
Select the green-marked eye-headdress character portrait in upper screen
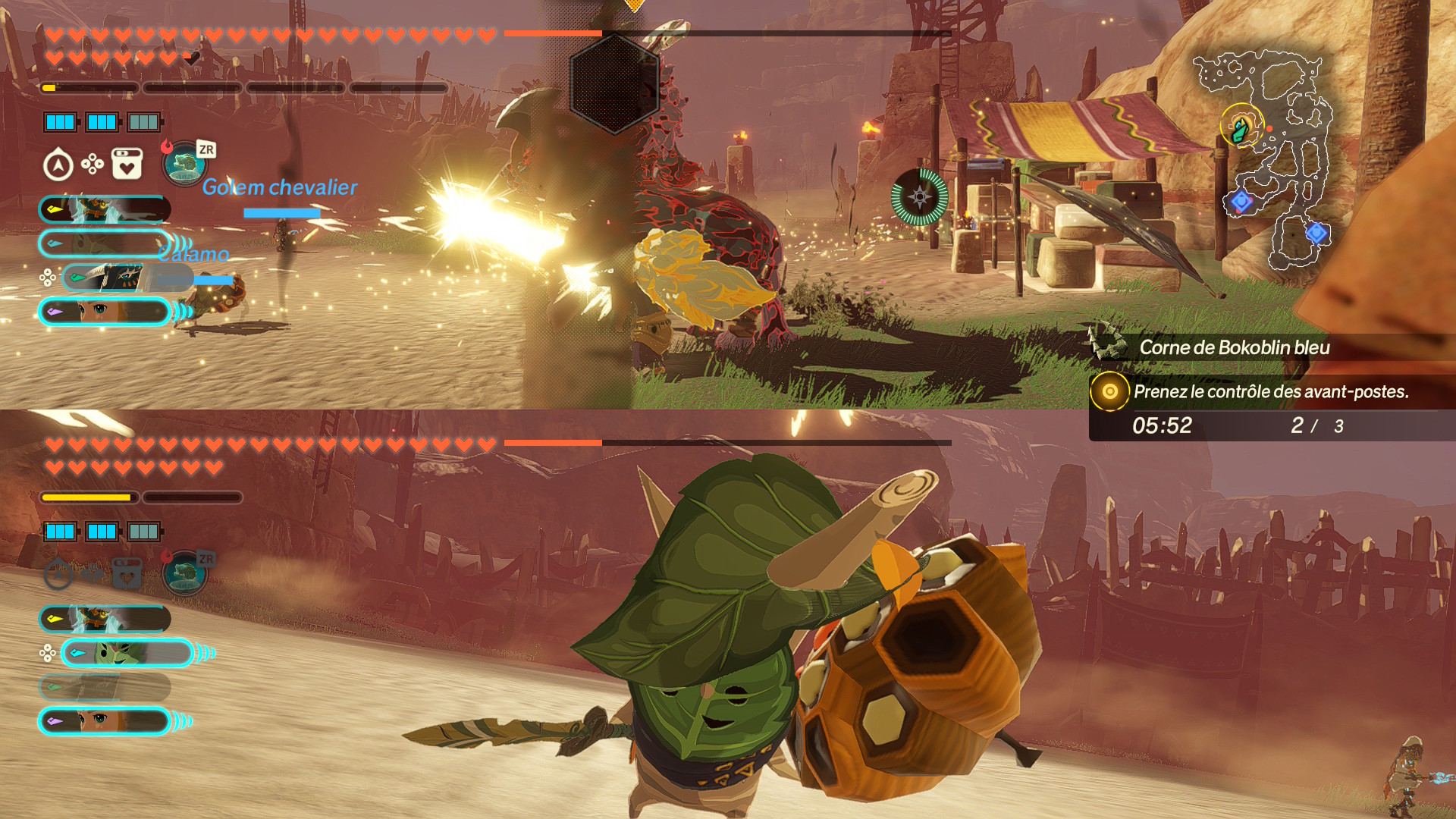tap(114, 278)
